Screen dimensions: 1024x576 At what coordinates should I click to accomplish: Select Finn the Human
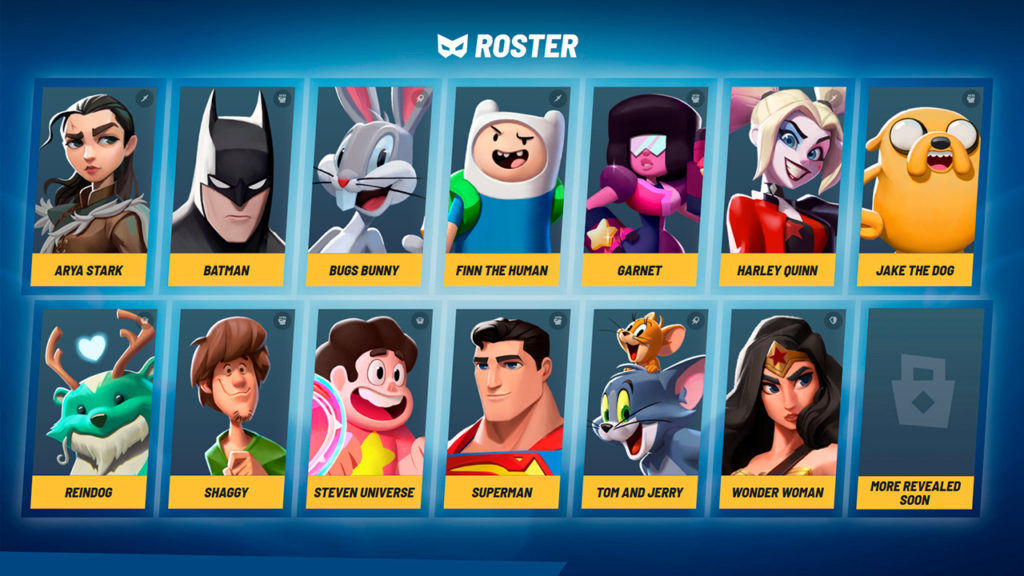coord(503,185)
